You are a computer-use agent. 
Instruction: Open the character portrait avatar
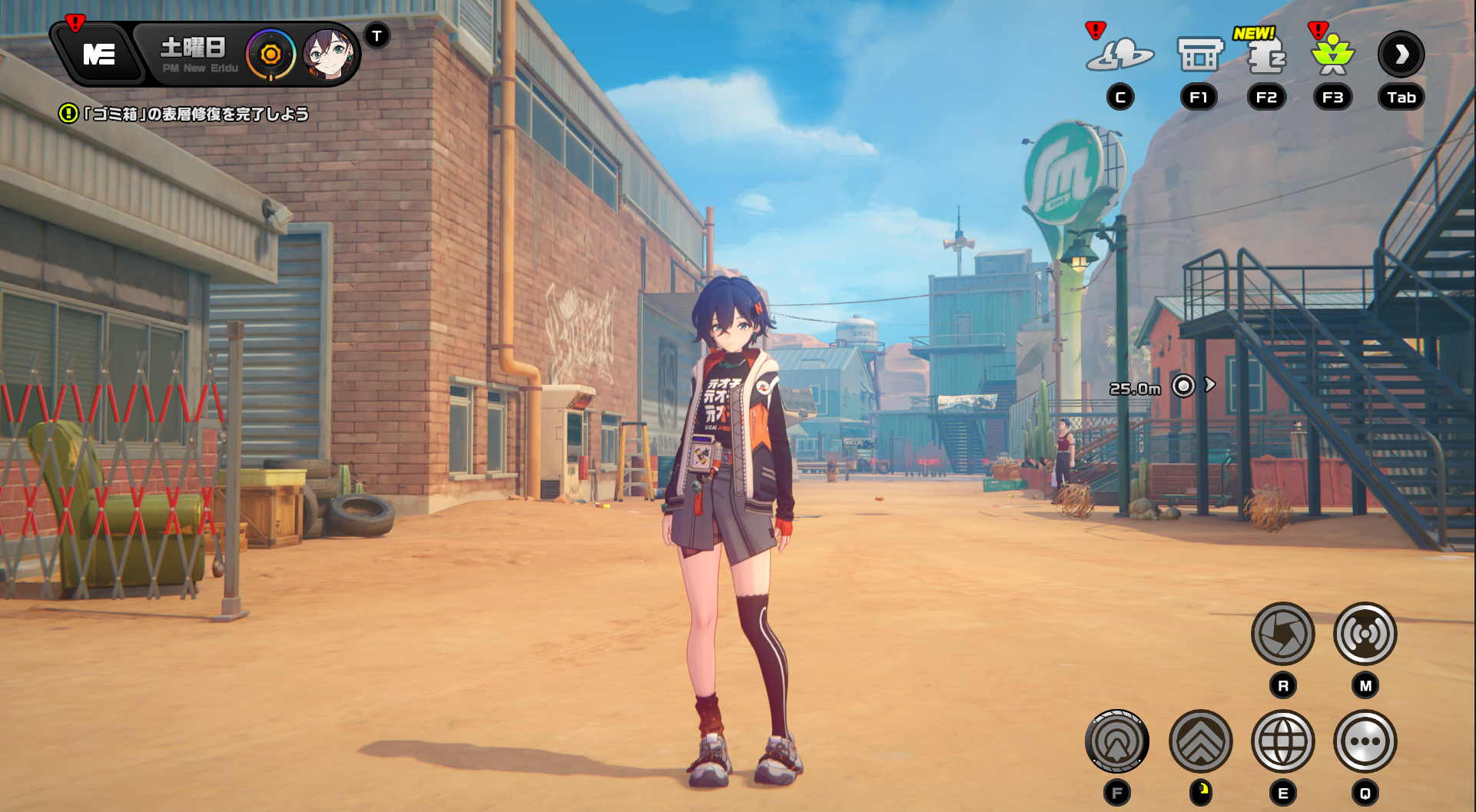tap(328, 55)
